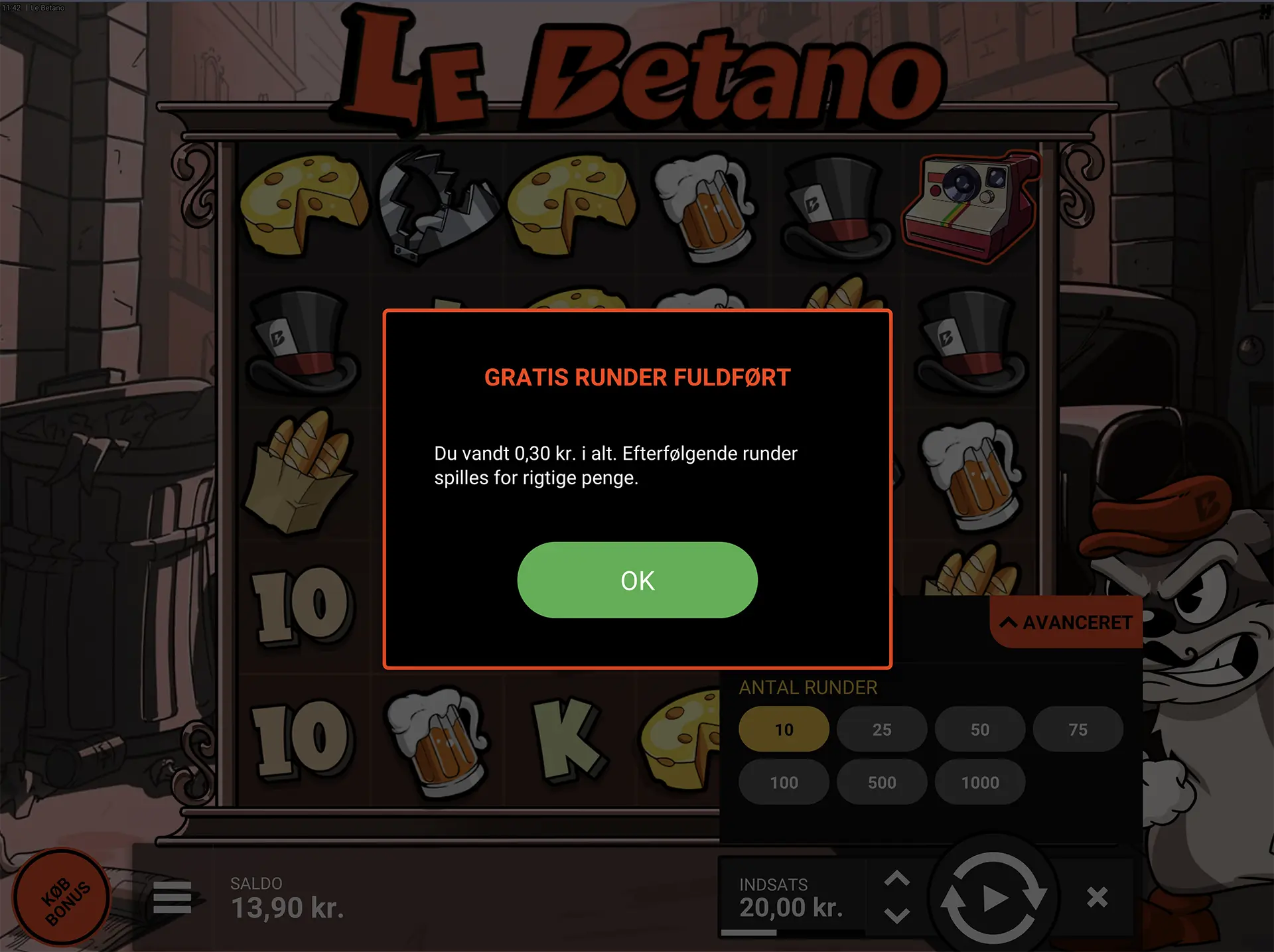Image resolution: width=1274 pixels, height=952 pixels.
Task: Open the game menu via hamburger icon
Action: tap(173, 899)
